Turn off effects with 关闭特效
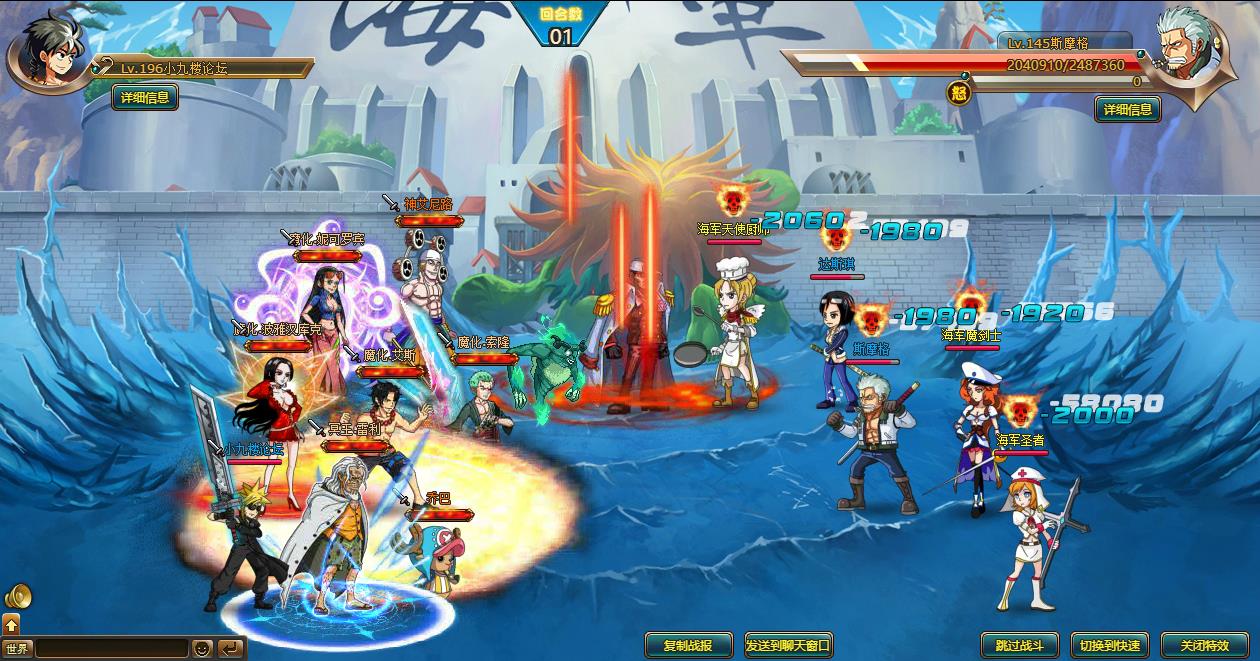The height and width of the screenshot is (661, 1260). 1204,645
